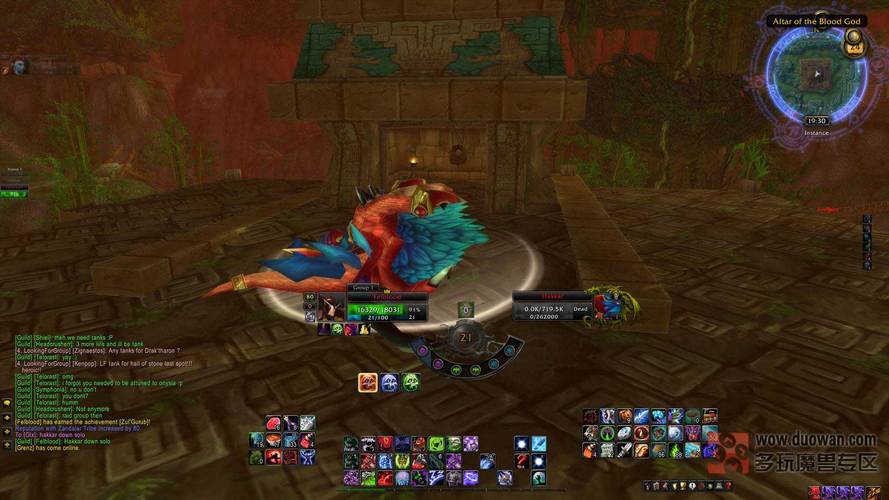Screen dimensions: 889x500
Task: Select the Felblood player portrait
Action: tap(330, 305)
